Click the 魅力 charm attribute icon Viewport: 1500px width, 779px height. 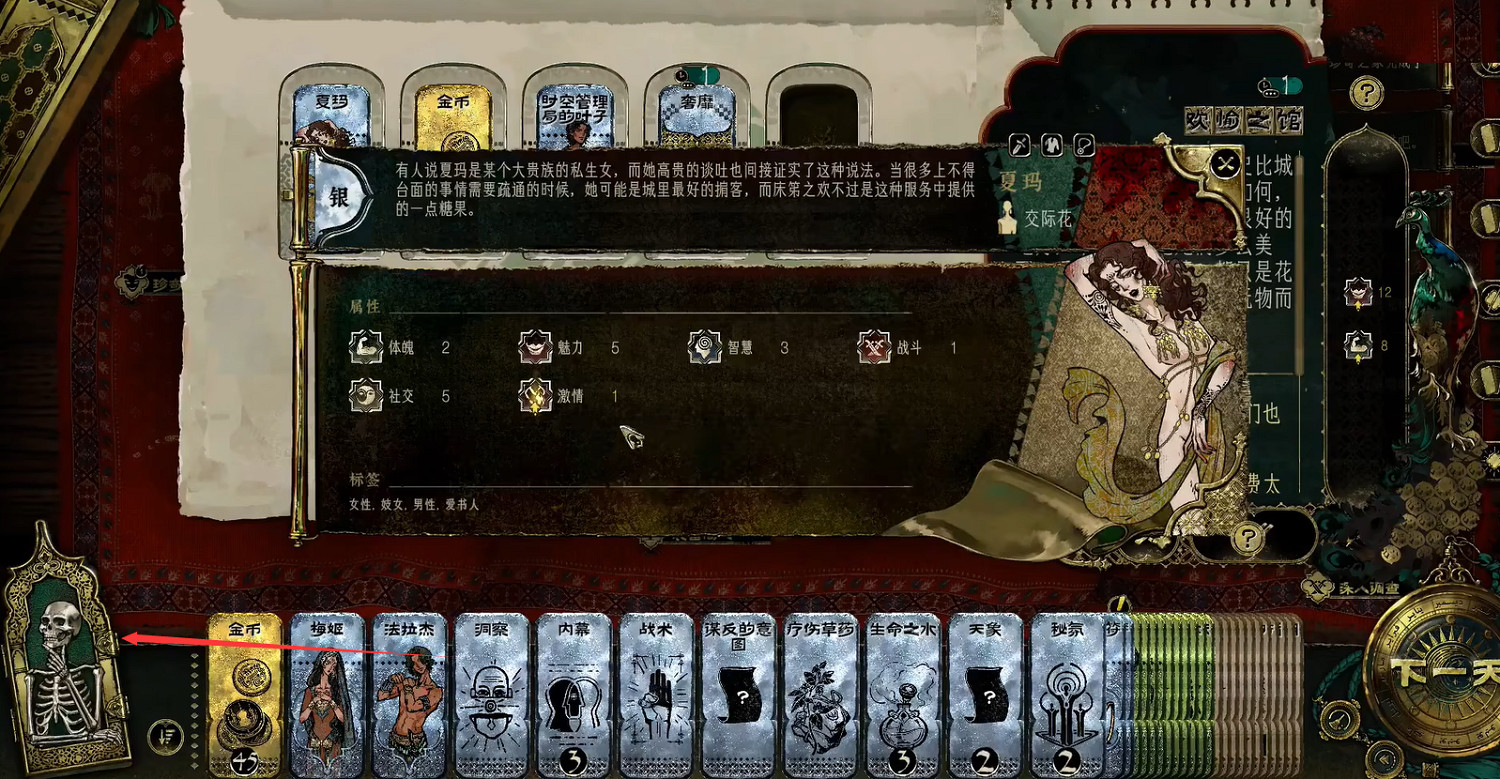(535, 347)
